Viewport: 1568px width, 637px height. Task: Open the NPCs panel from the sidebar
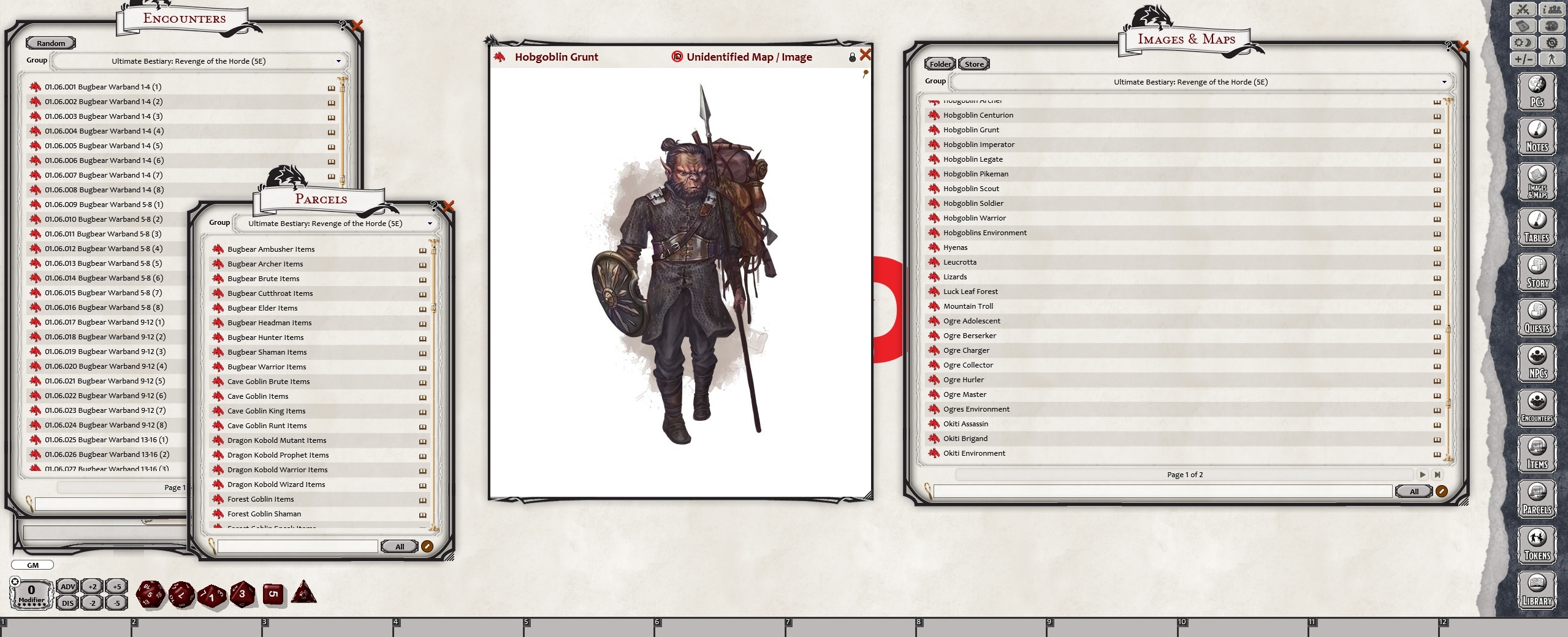[1537, 363]
